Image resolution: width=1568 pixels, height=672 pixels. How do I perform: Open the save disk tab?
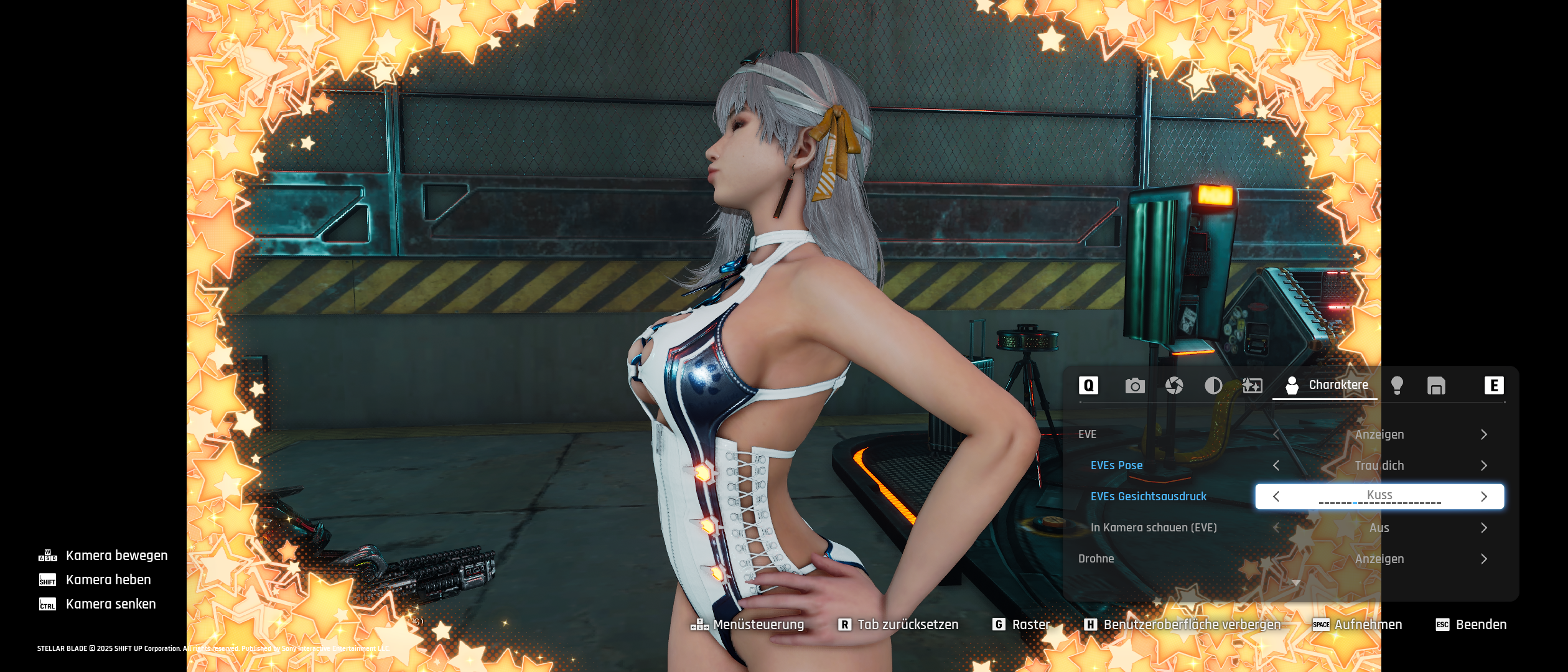pyautogui.click(x=1436, y=386)
